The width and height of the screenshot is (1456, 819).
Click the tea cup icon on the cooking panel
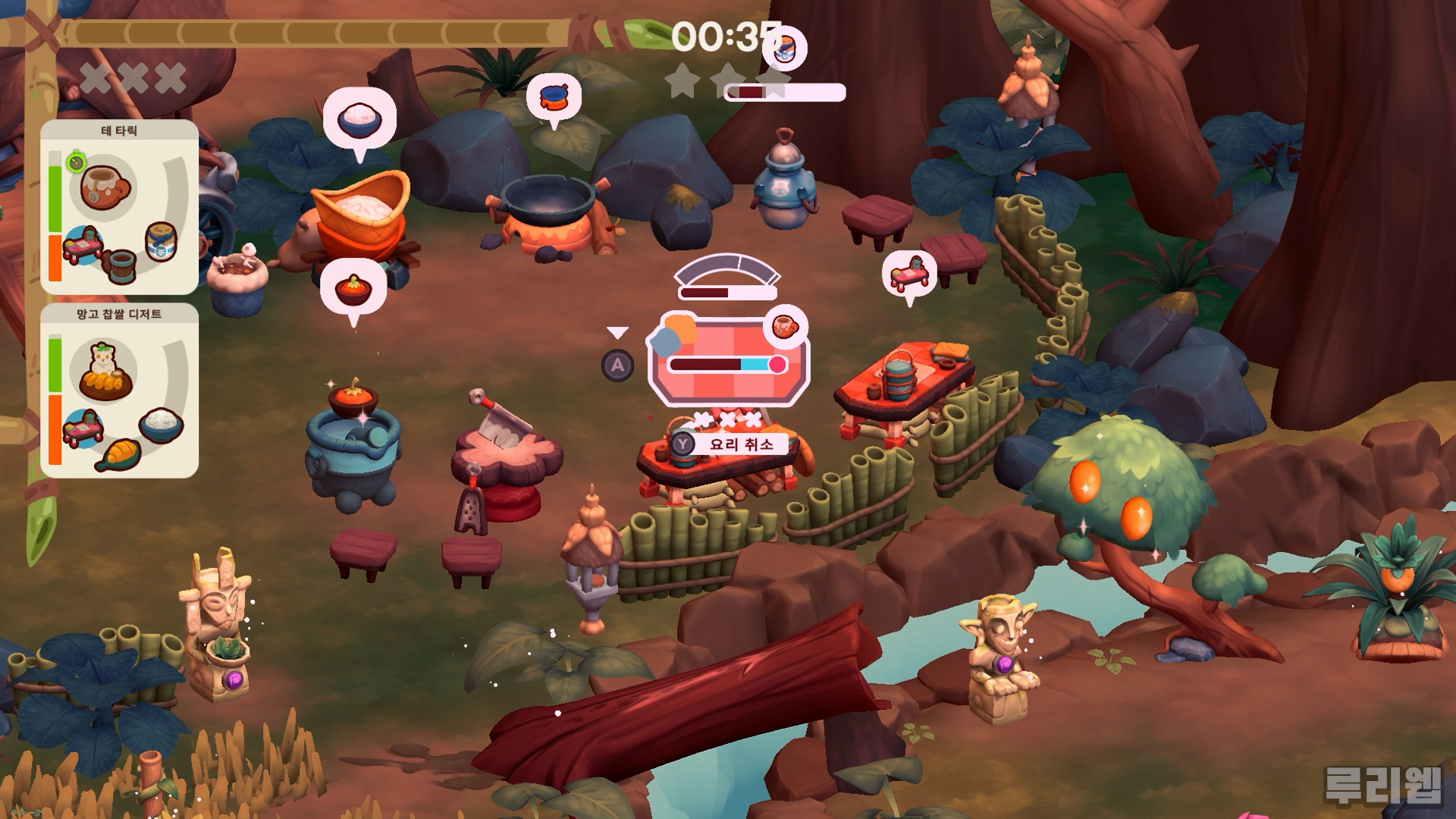[784, 327]
